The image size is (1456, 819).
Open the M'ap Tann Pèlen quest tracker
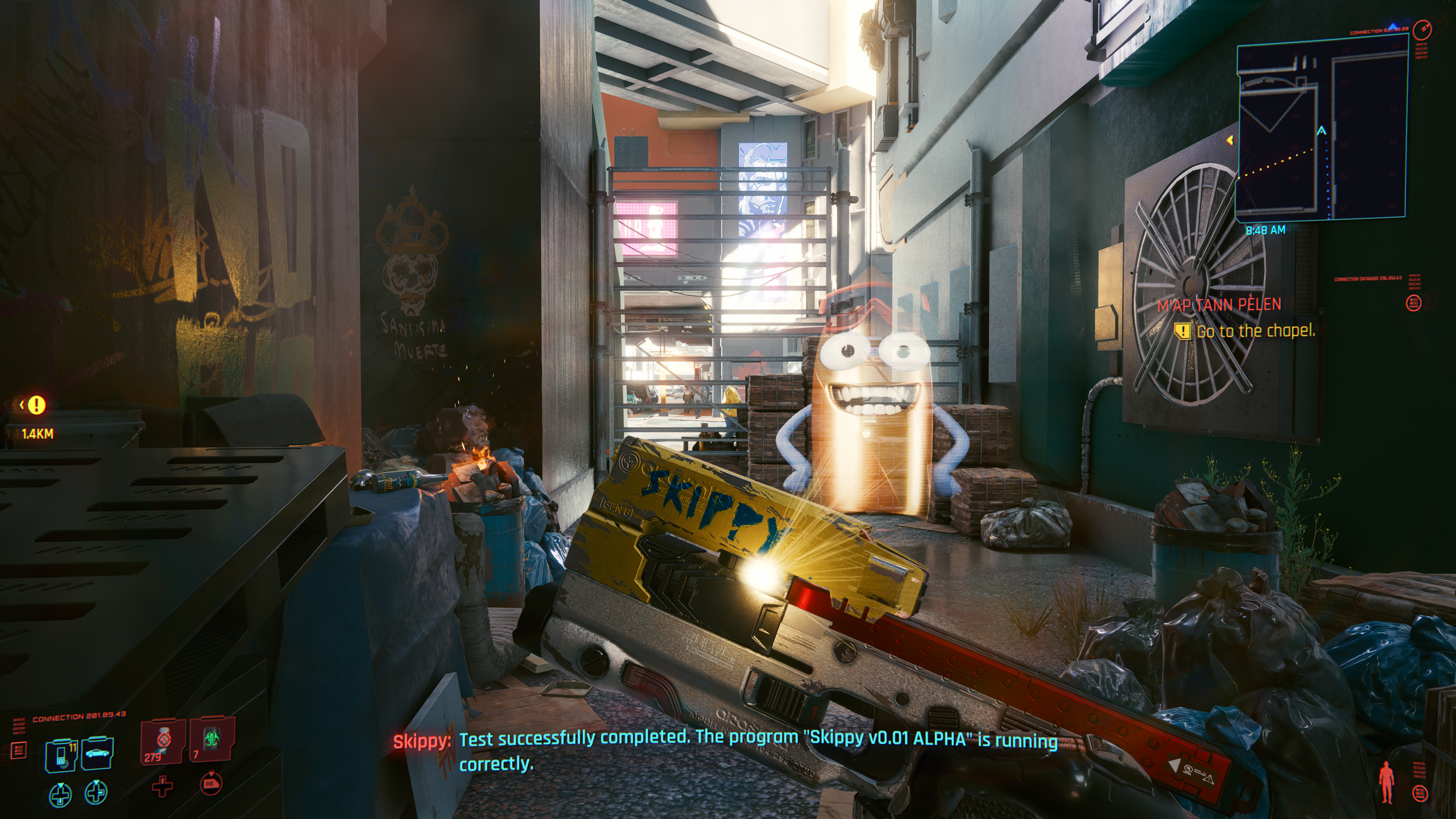click(1219, 305)
